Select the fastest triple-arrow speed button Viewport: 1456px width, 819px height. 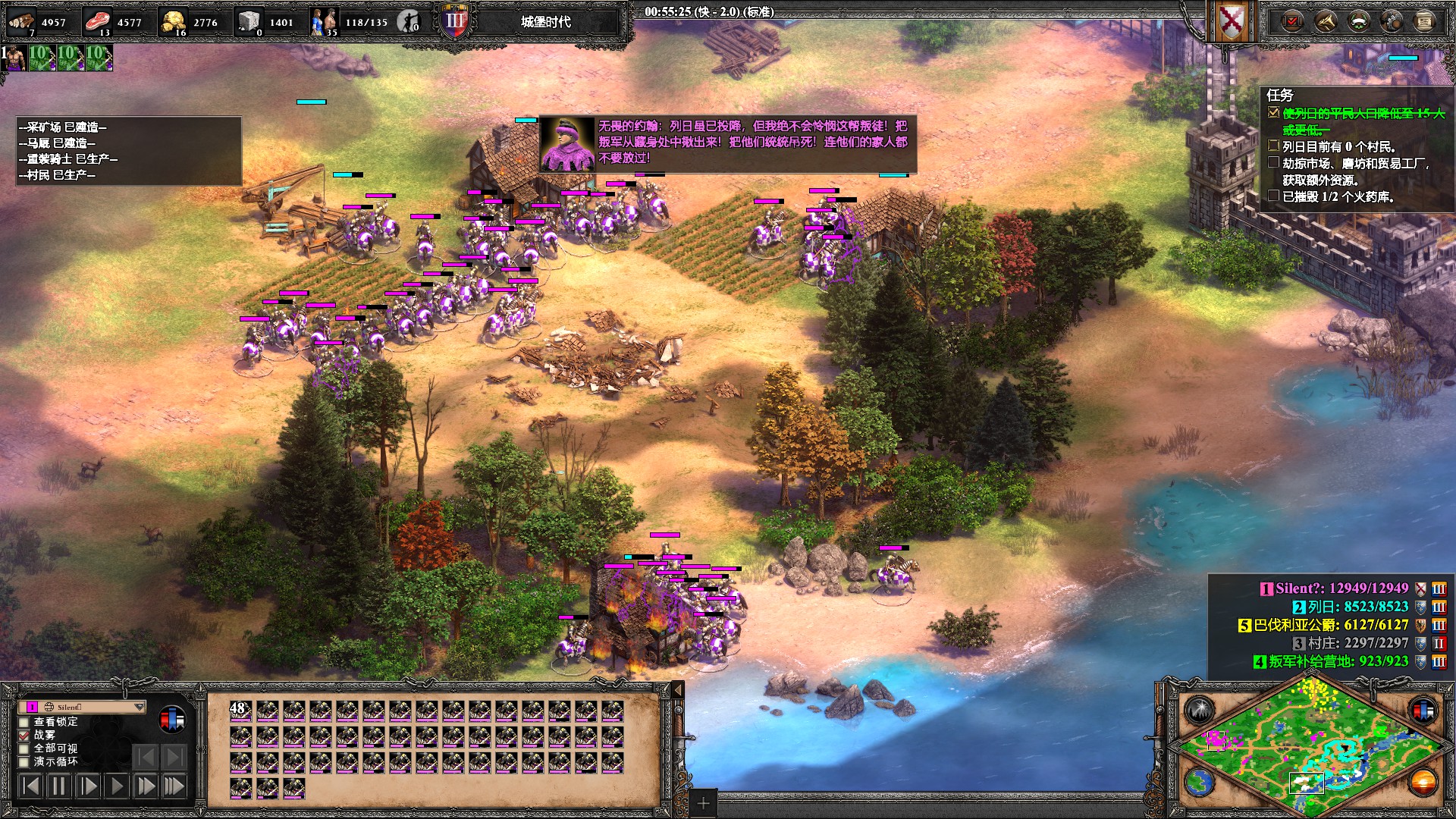pyautogui.click(x=174, y=786)
